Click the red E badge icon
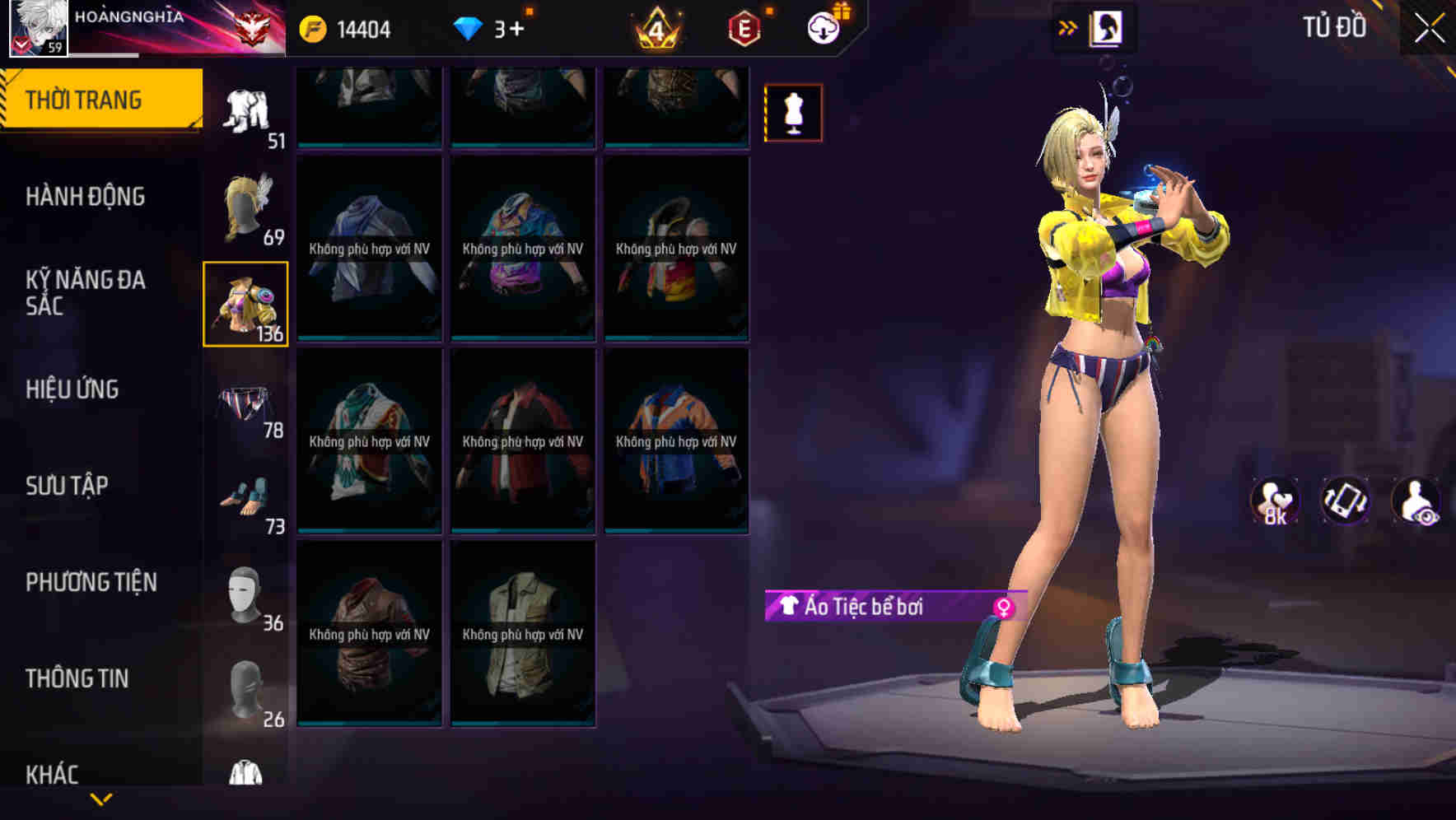 coord(740,27)
